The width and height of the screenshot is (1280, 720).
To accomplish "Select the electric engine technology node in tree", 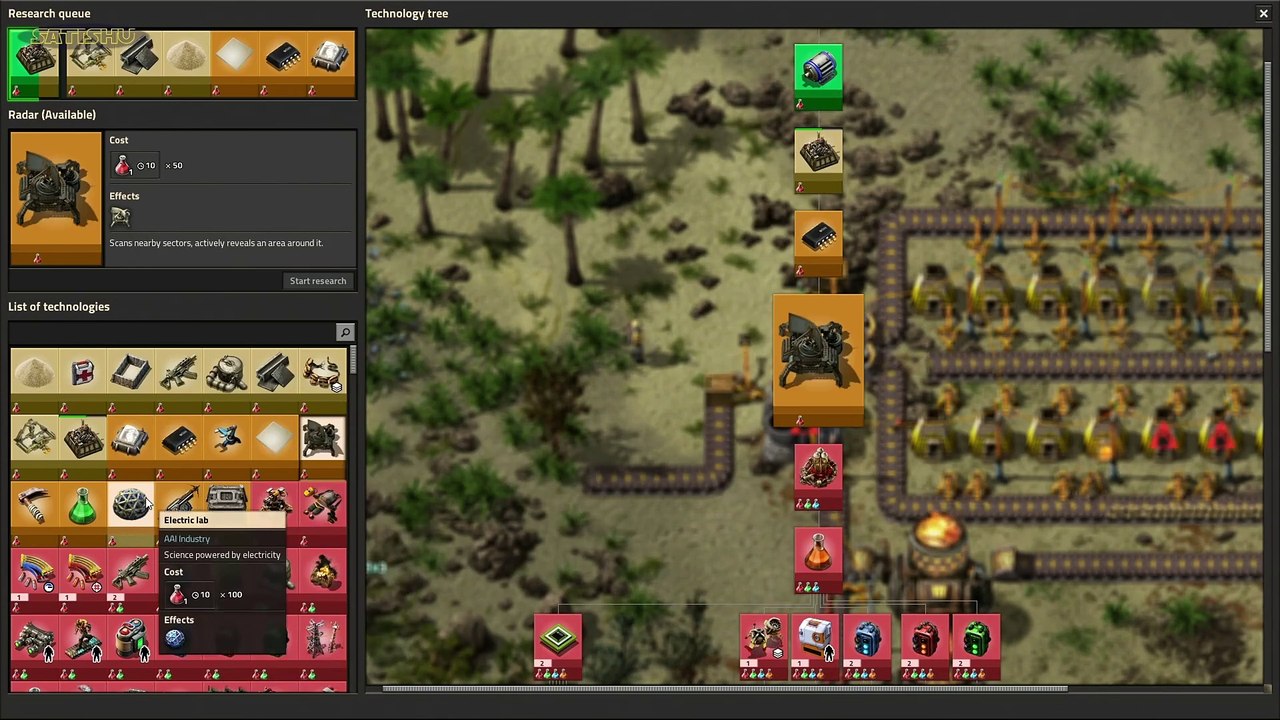I will click(818, 70).
